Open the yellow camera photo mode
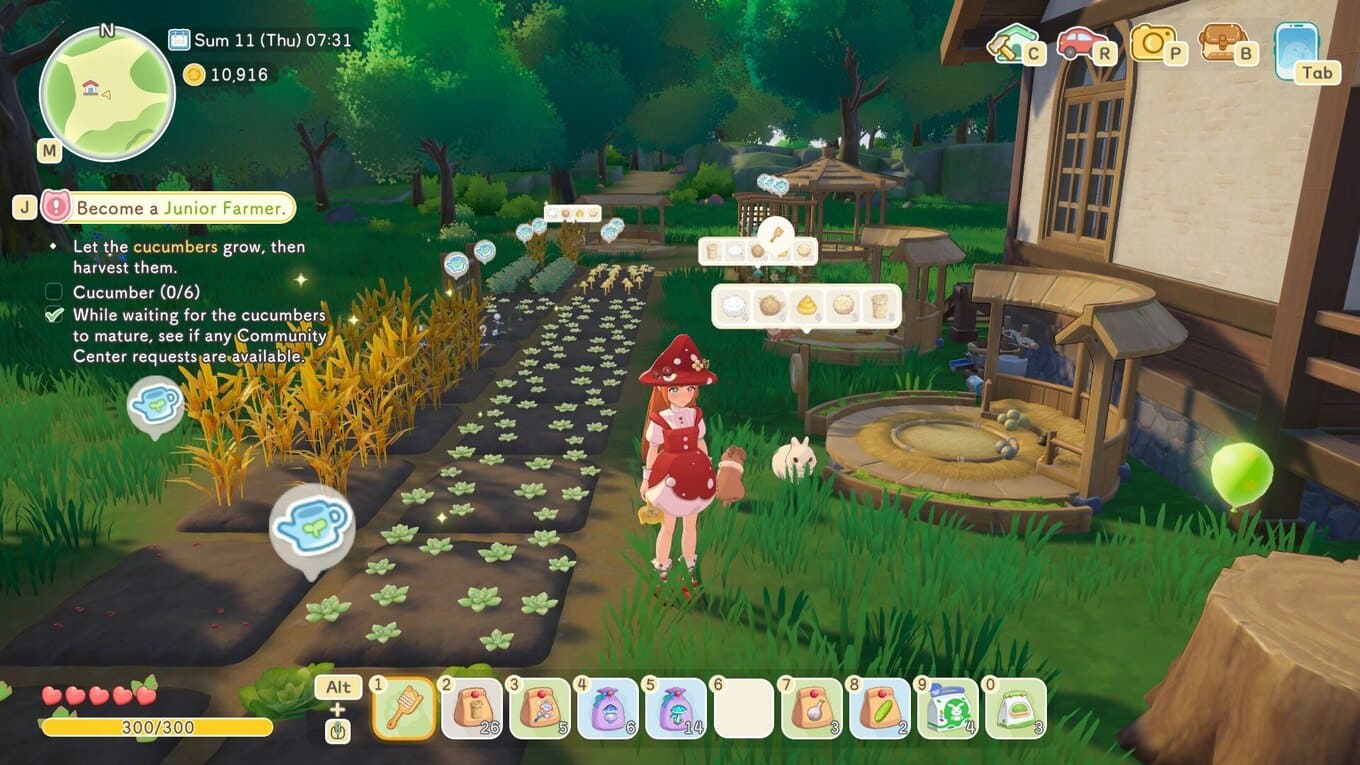This screenshot has height=765, width=1360. click(x=1153, y=43)
